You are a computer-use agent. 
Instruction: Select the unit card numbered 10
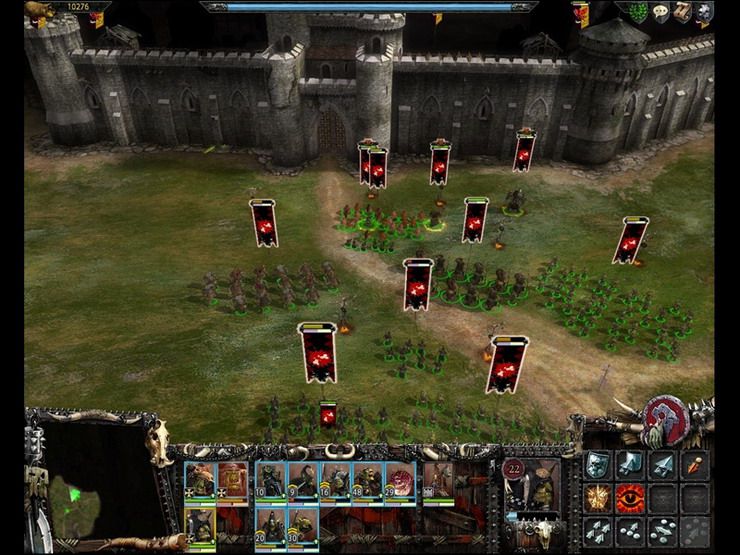269,480
